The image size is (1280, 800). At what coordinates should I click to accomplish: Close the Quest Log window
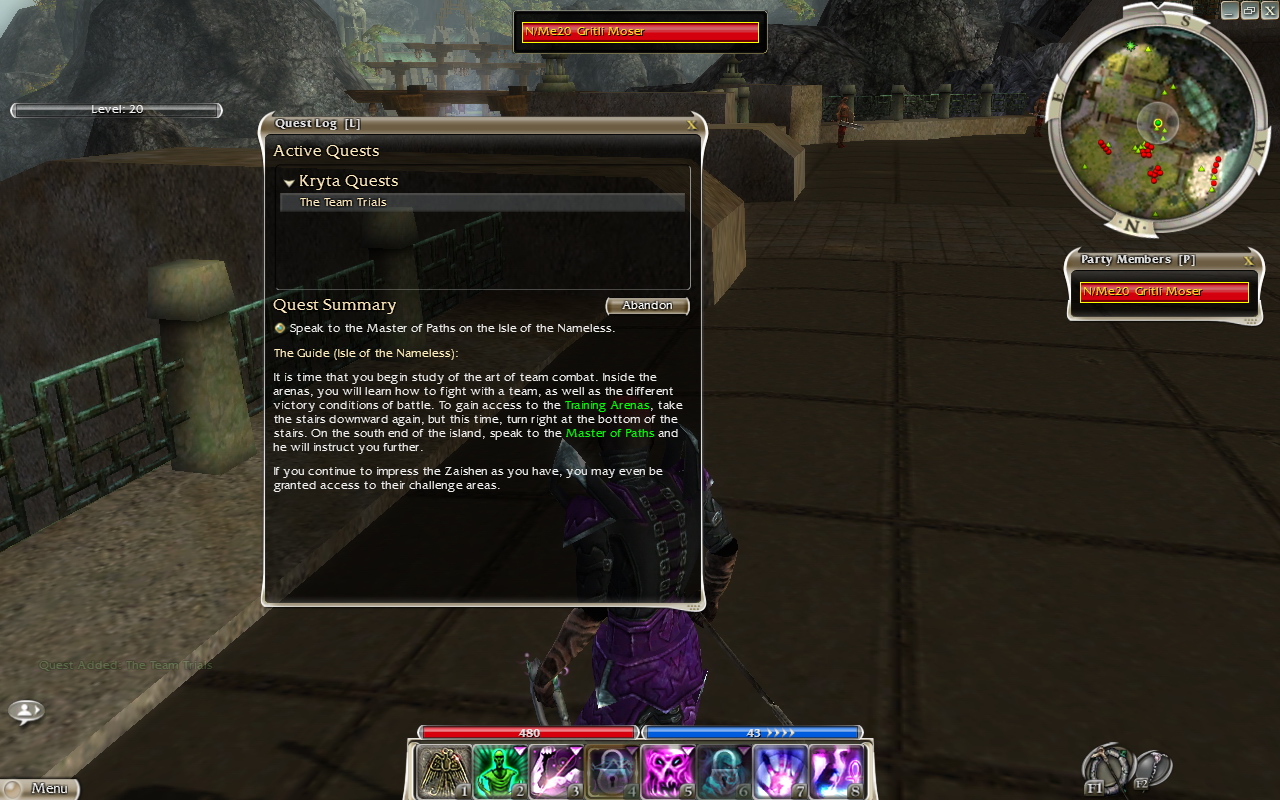691,126
